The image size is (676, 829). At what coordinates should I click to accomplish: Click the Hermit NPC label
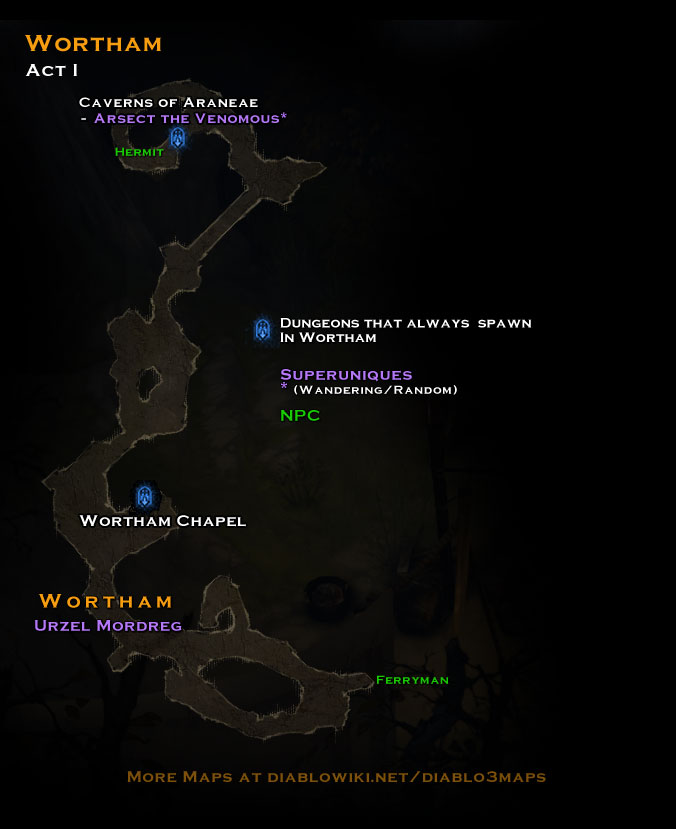coord(139,152)
